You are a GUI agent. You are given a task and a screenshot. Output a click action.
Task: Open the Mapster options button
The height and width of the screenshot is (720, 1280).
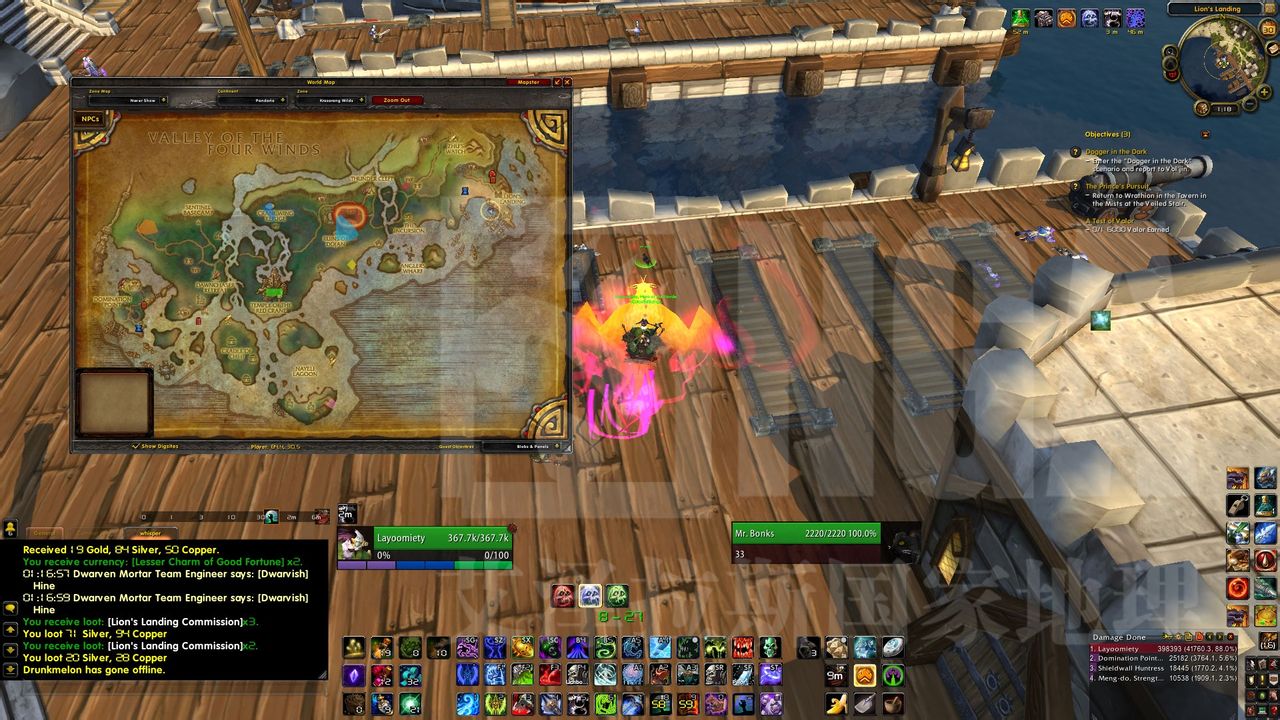coord(528,82)
